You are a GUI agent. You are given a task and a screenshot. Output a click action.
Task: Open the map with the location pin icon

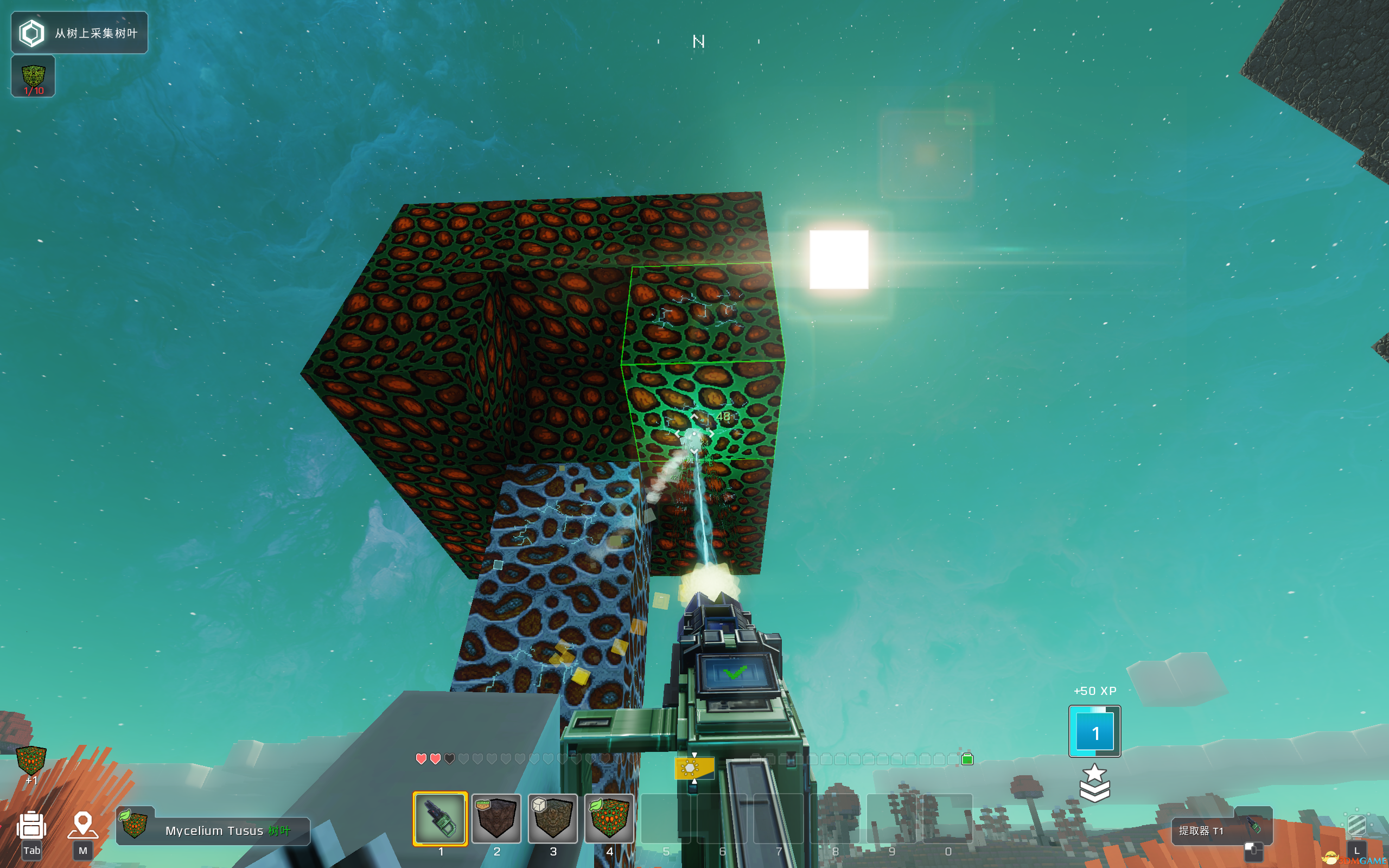tap(82, 827)
